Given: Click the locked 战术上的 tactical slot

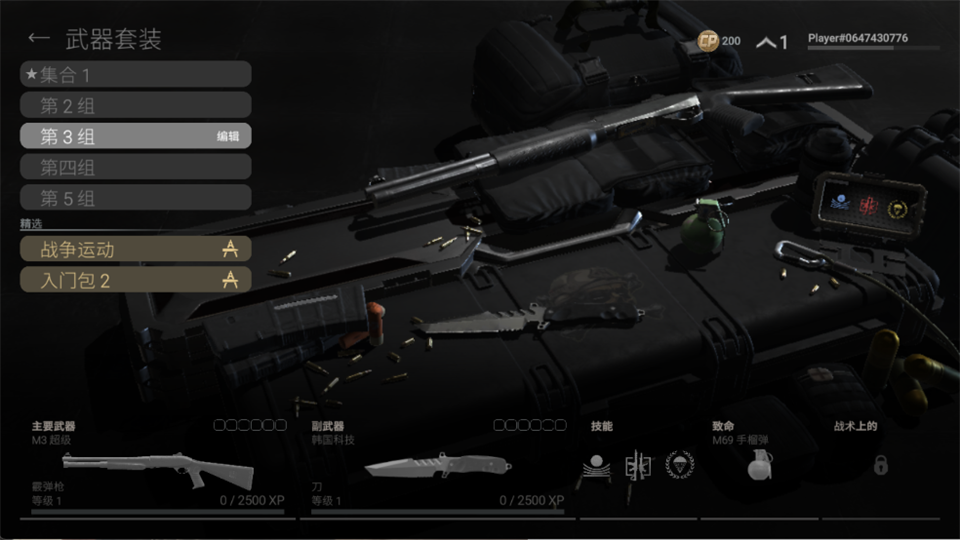Looking at the screenshot, I should [880, 465].
